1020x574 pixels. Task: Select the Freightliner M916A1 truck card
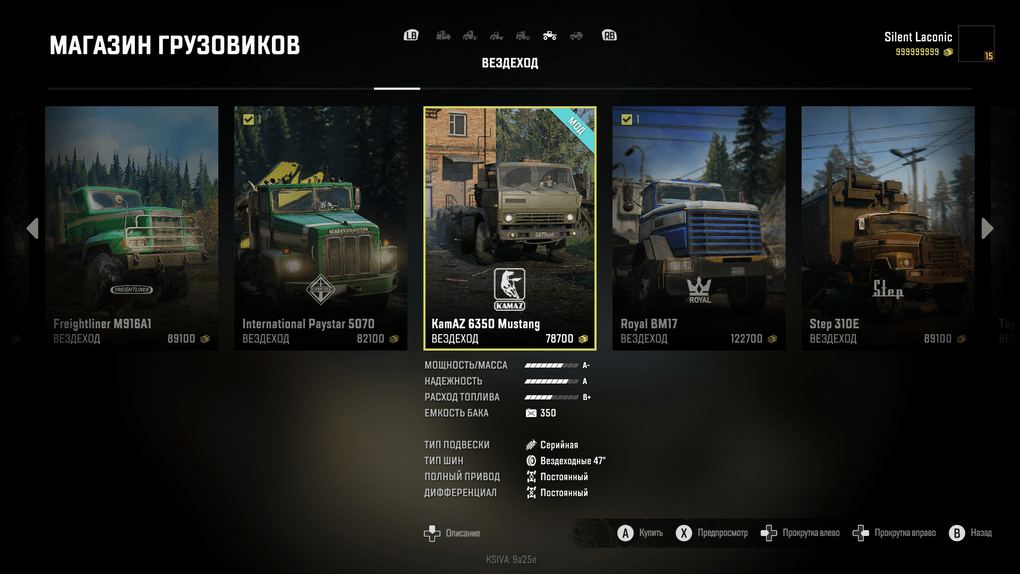(x=131, y=228)
